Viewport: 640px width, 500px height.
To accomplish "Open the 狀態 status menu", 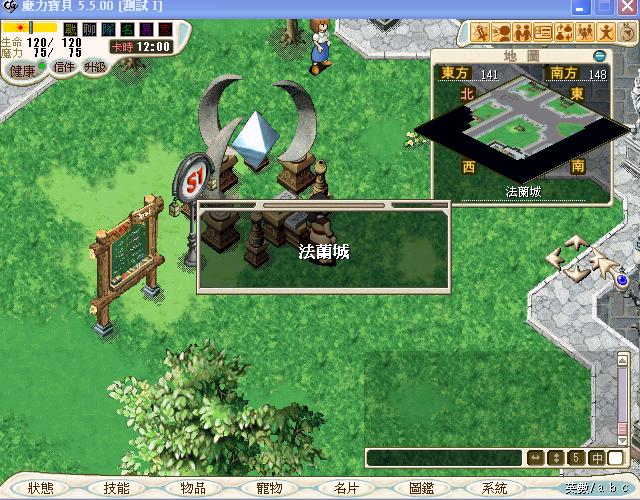I will [x=41, y=488].
